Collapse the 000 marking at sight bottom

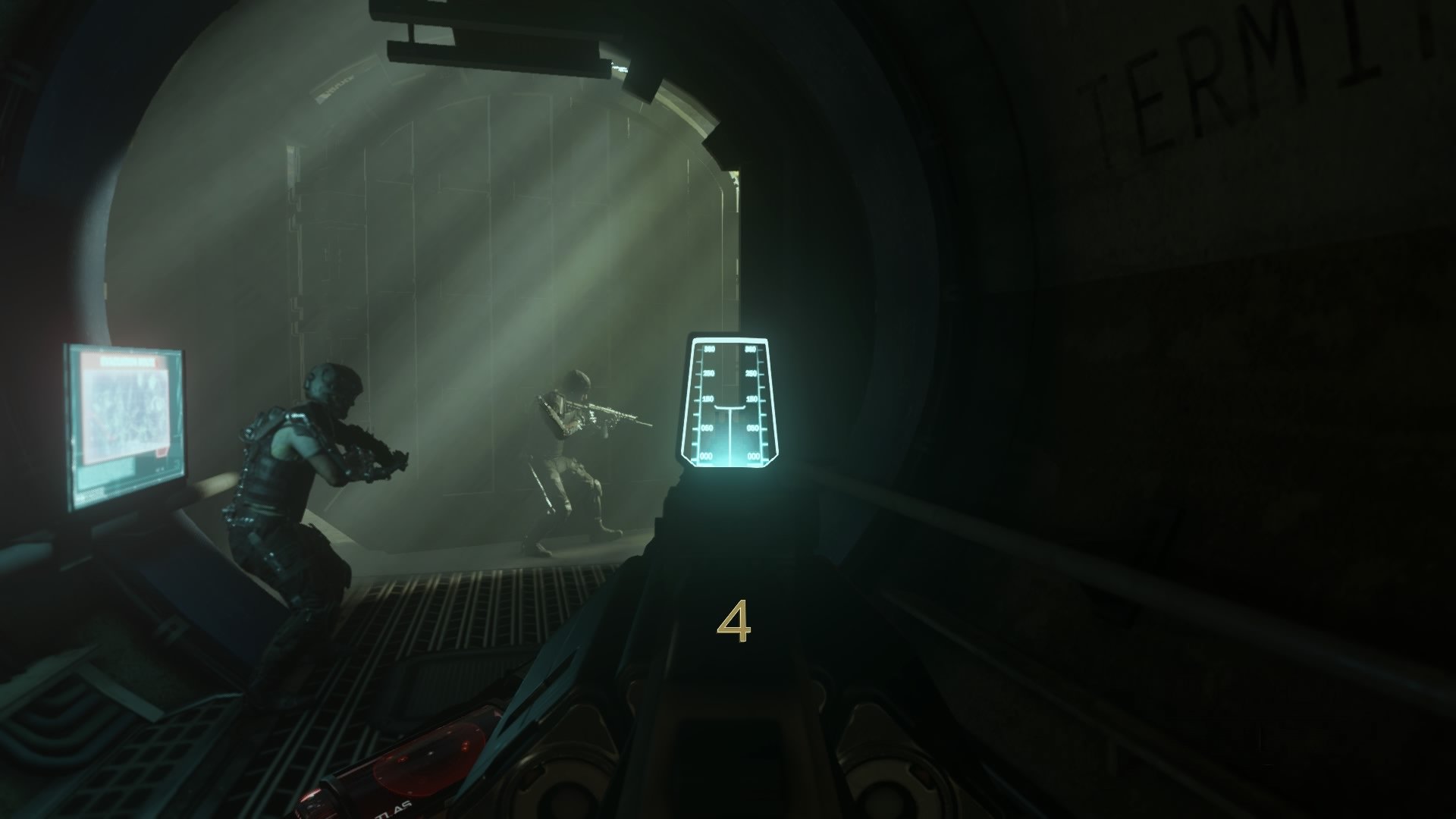click(x=707, y=456)
